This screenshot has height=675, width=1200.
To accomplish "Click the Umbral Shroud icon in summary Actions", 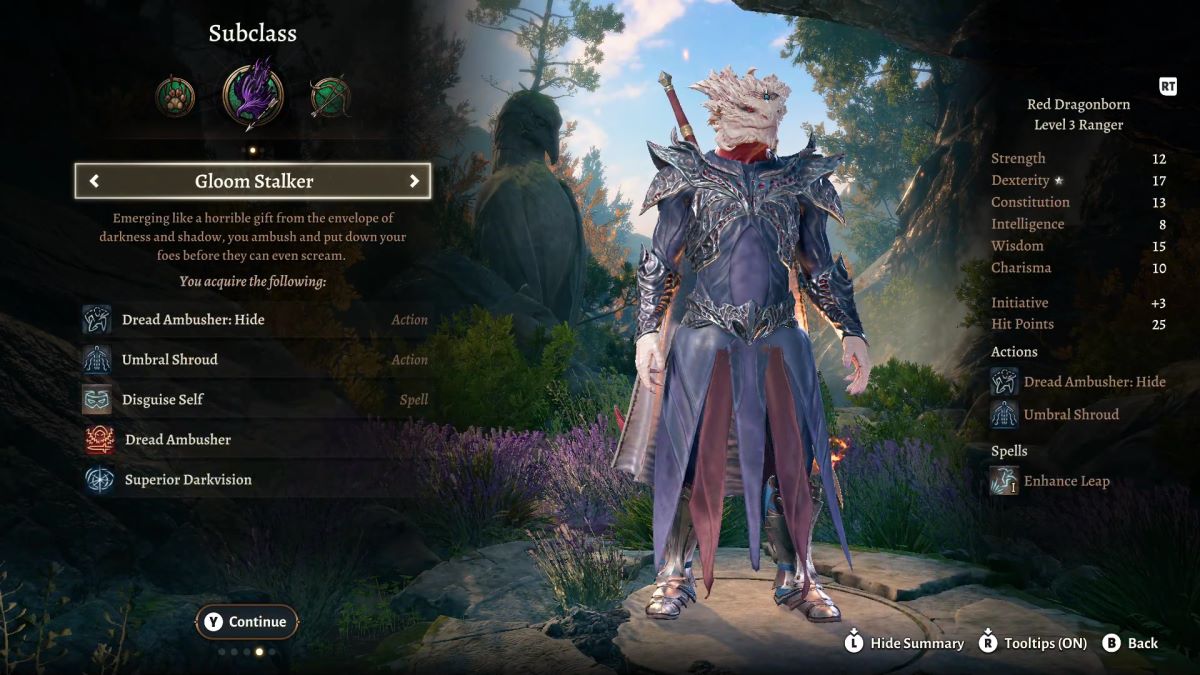I will [x=1004, y=414].
